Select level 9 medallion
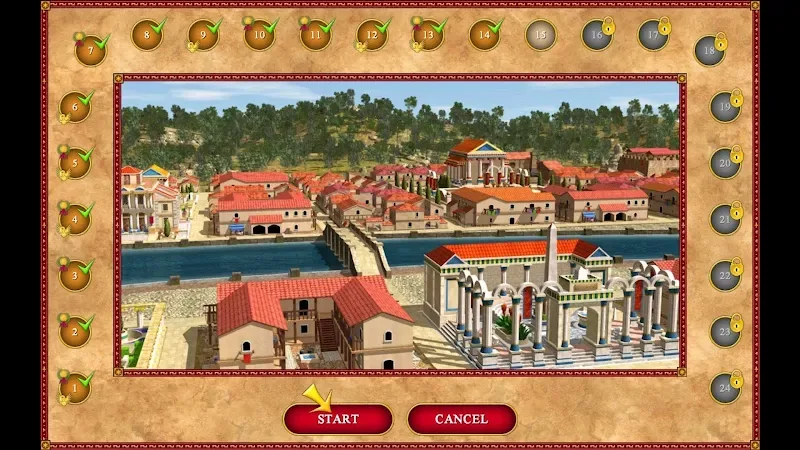The width and height of the screenshot is (800, 450). coord(203,36)
